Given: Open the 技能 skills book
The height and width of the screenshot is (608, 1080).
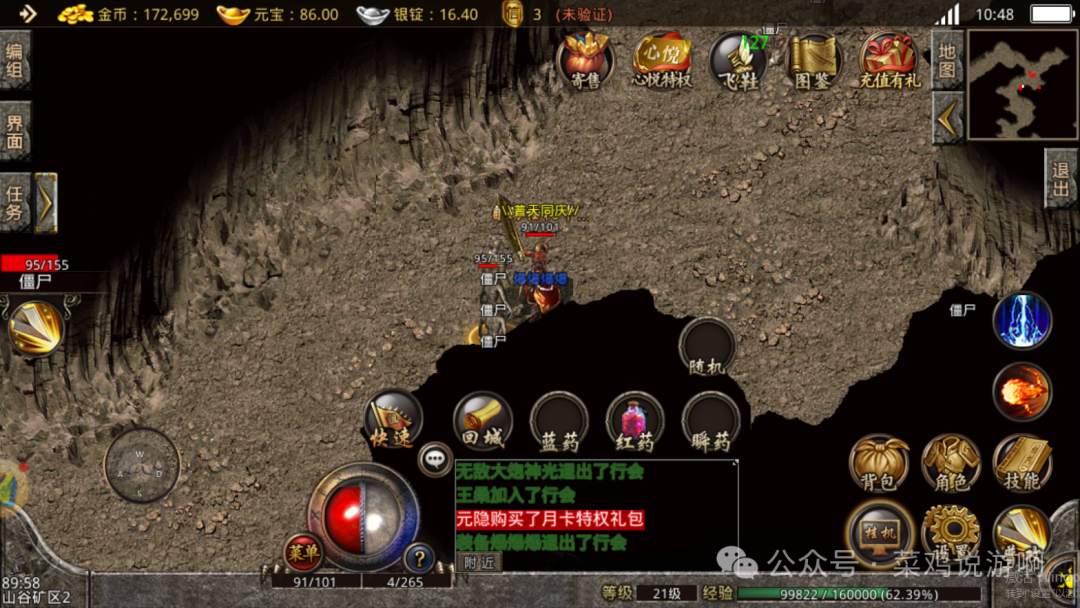Looking at the screenshot, I should 1022,463.
